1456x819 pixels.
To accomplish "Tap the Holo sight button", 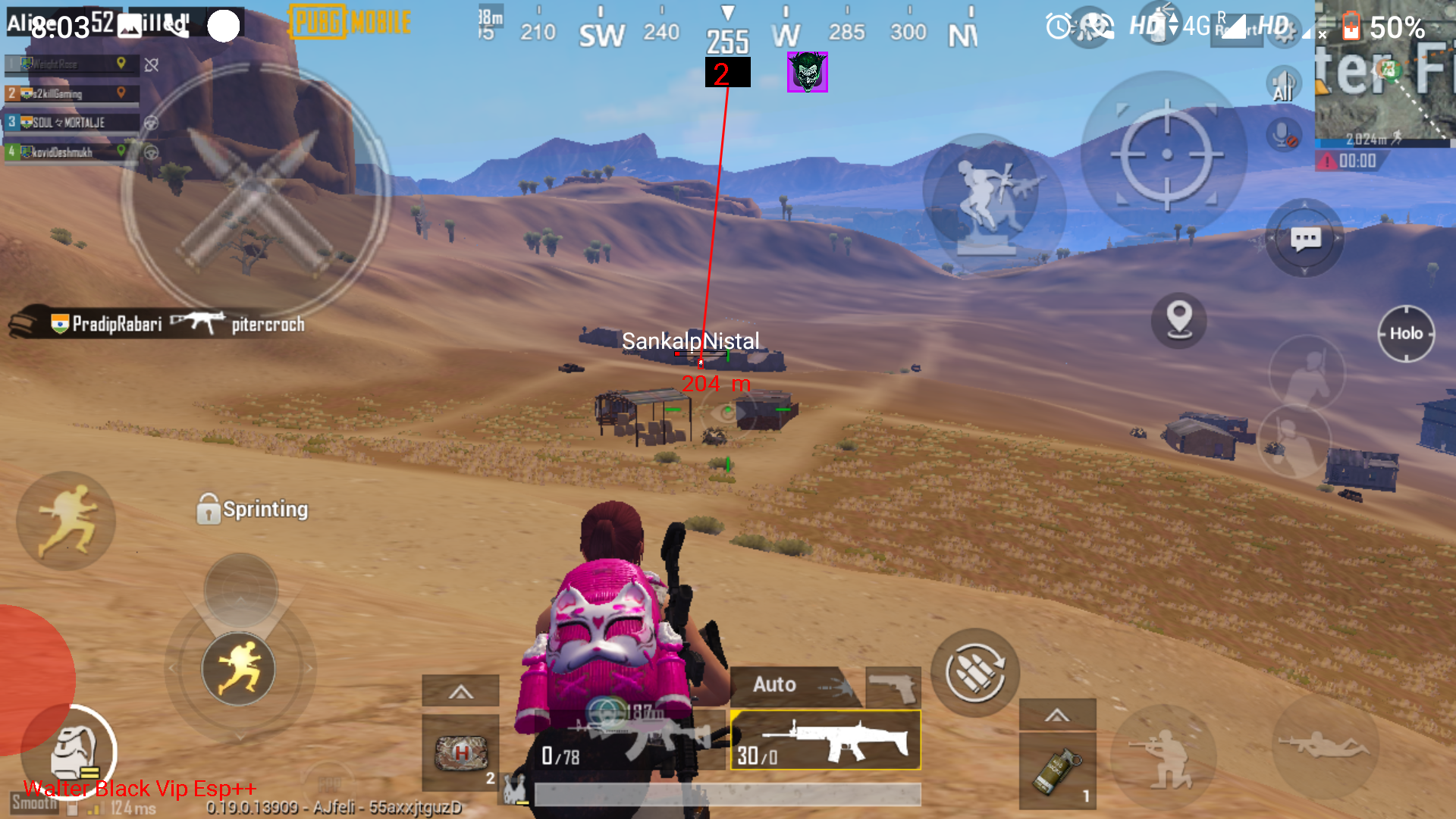I will (1407, 334).
